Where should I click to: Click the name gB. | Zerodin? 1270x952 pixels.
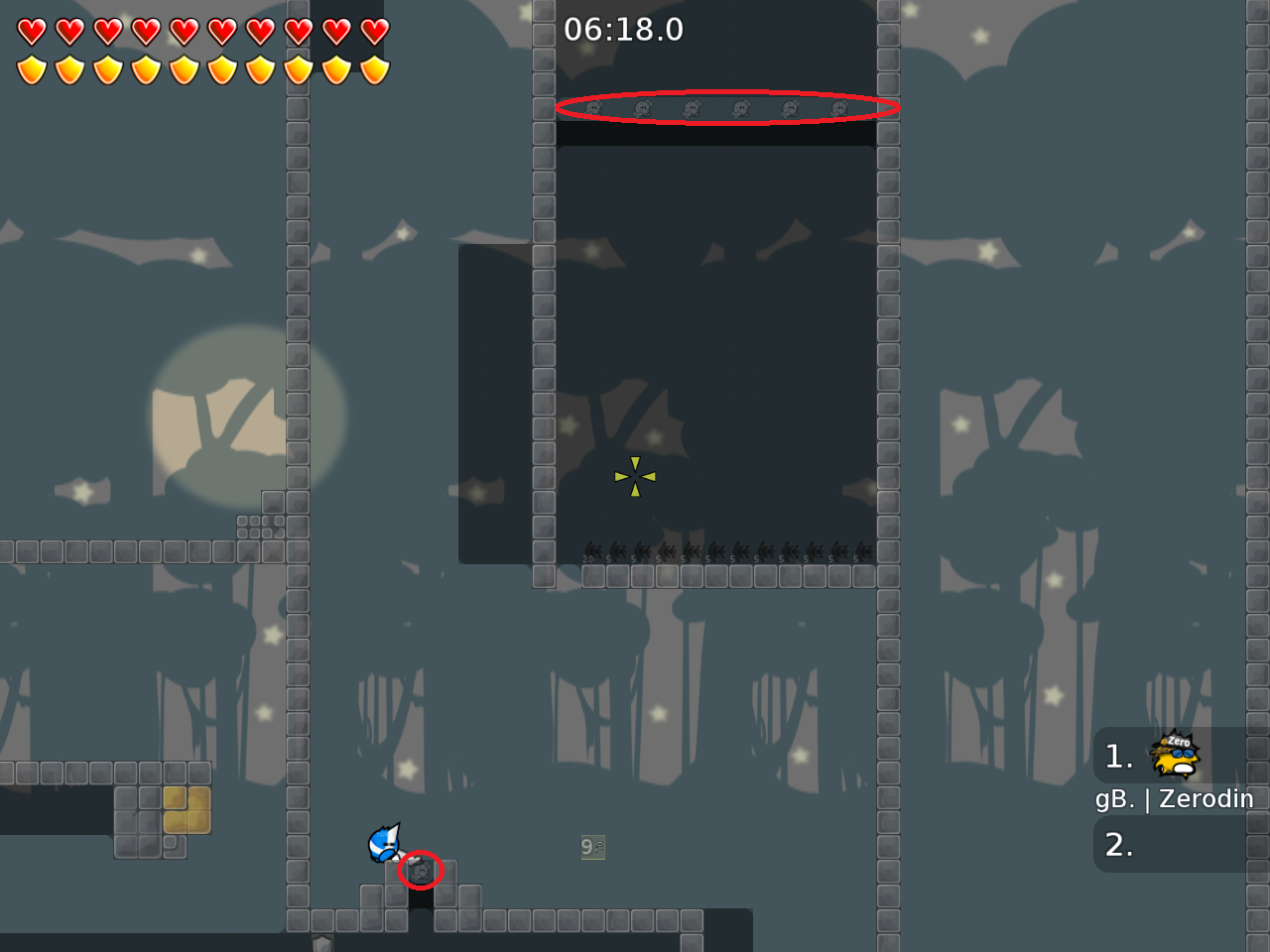pos(1175,798)
